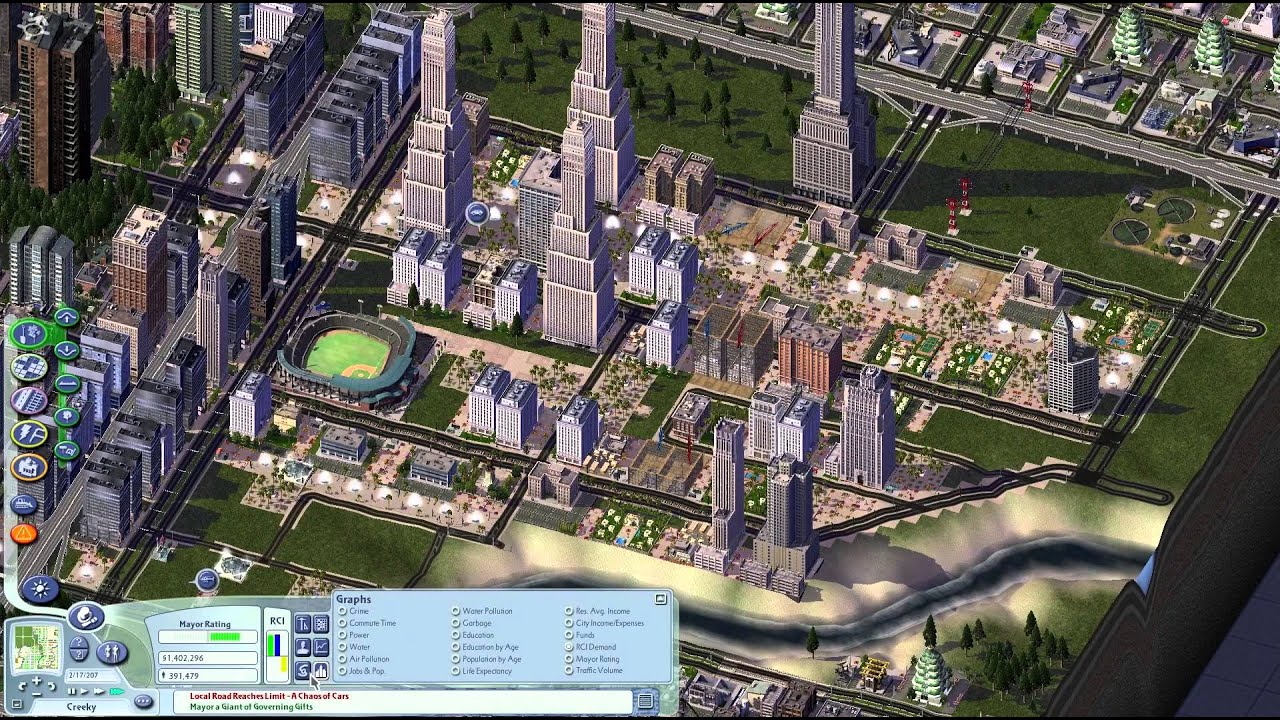Screen dimensions: 1280x720
Task: Open the Power utilities menu
Action: coord(29,433)
